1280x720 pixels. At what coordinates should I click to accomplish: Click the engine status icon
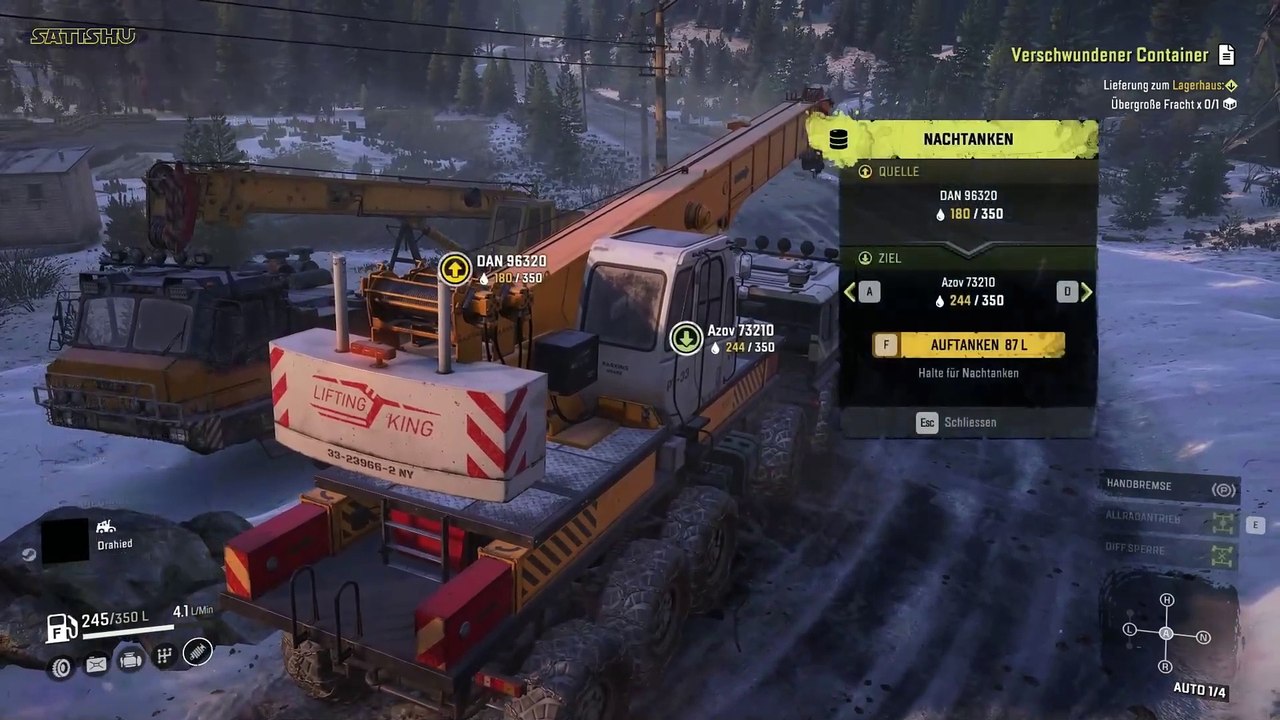coord(130,659)
